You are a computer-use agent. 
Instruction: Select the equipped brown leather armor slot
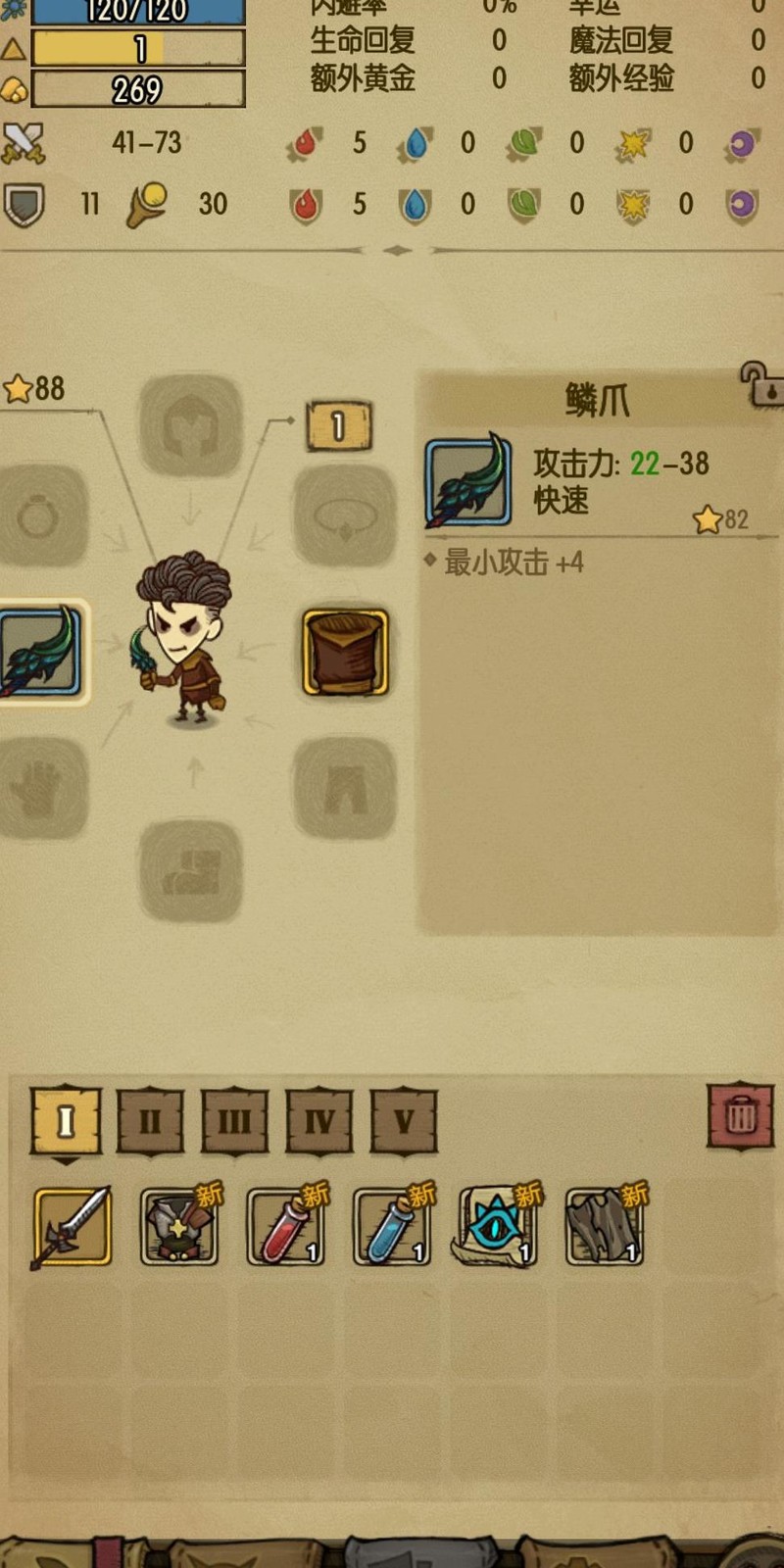[x=345, y=652]
